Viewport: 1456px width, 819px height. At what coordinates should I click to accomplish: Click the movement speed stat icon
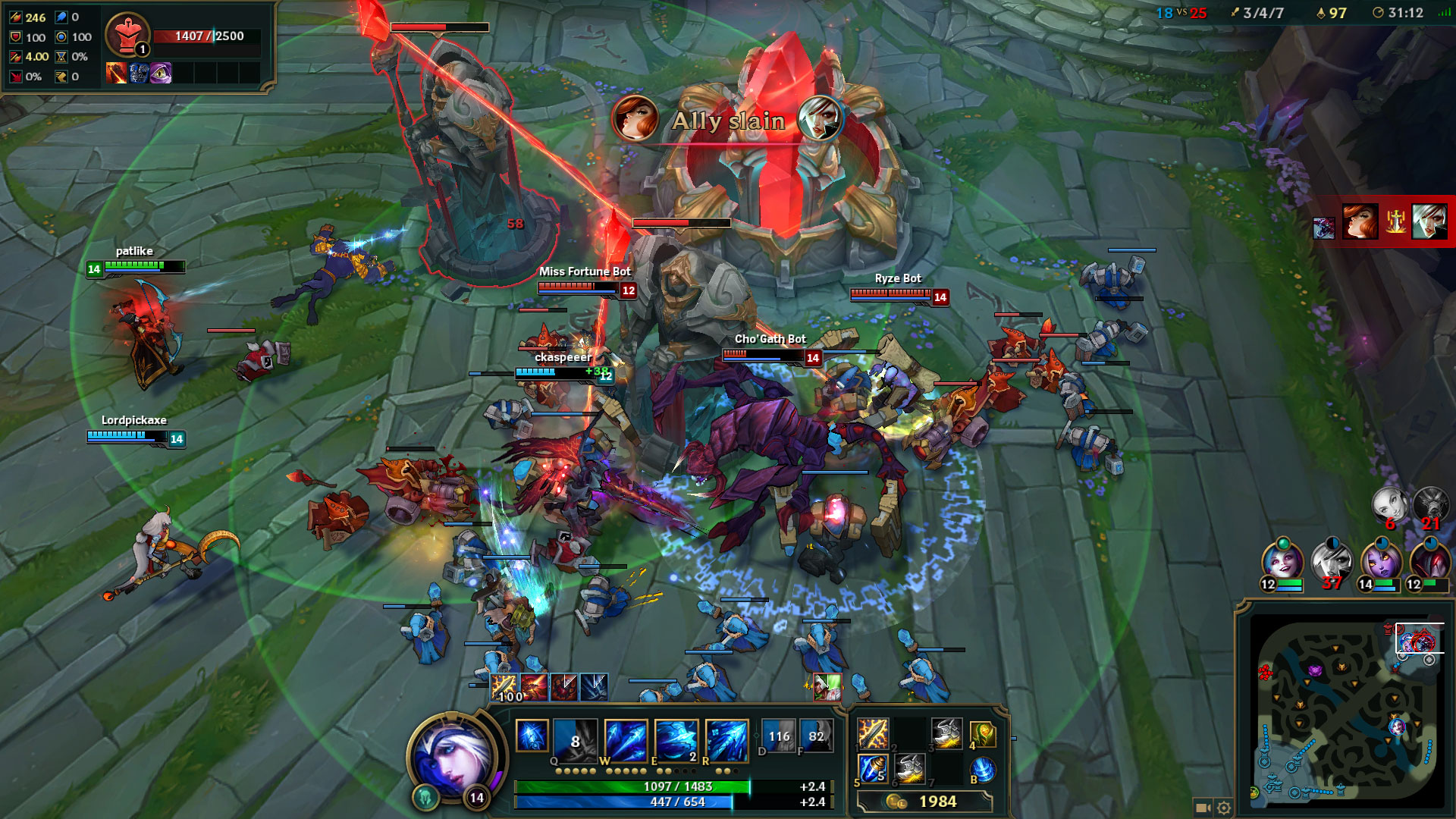61,77
